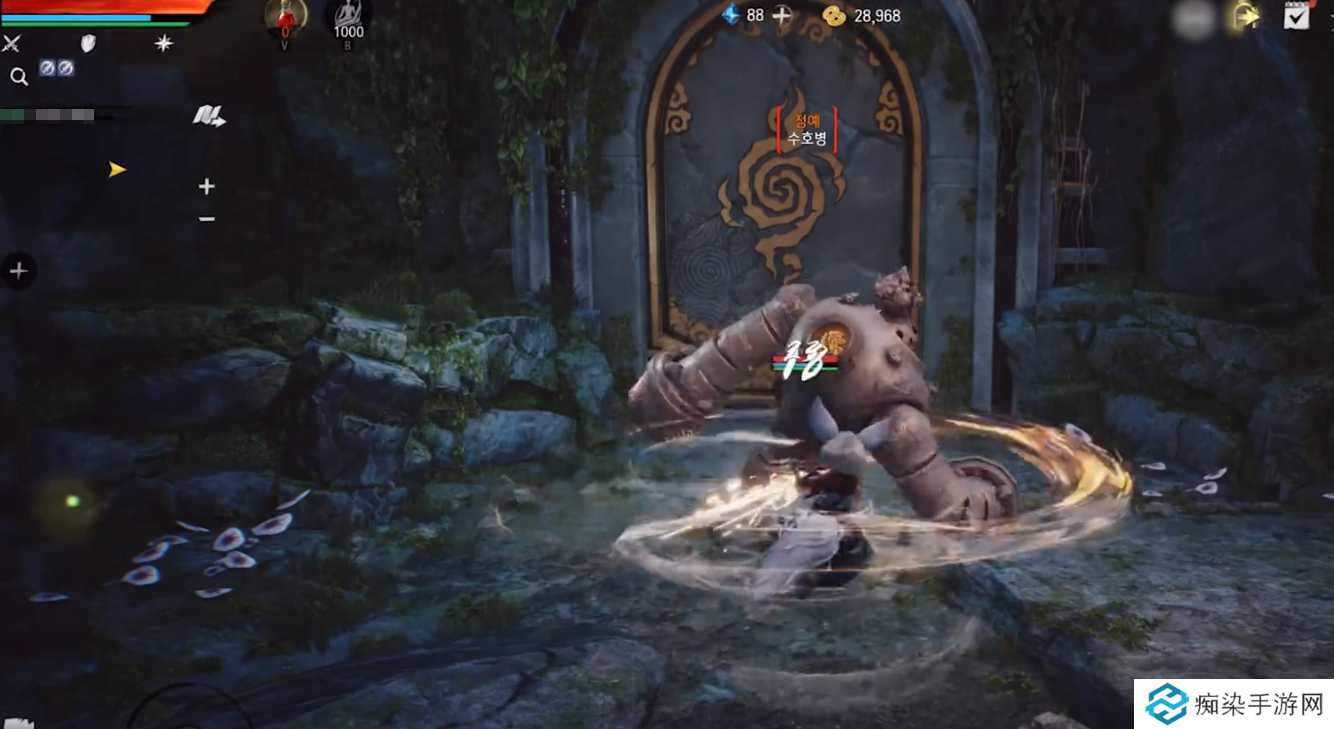Select the shield icon
The height and width of the screenshot is (729, 1334).
pyautogui.click(x=88, y=43)
